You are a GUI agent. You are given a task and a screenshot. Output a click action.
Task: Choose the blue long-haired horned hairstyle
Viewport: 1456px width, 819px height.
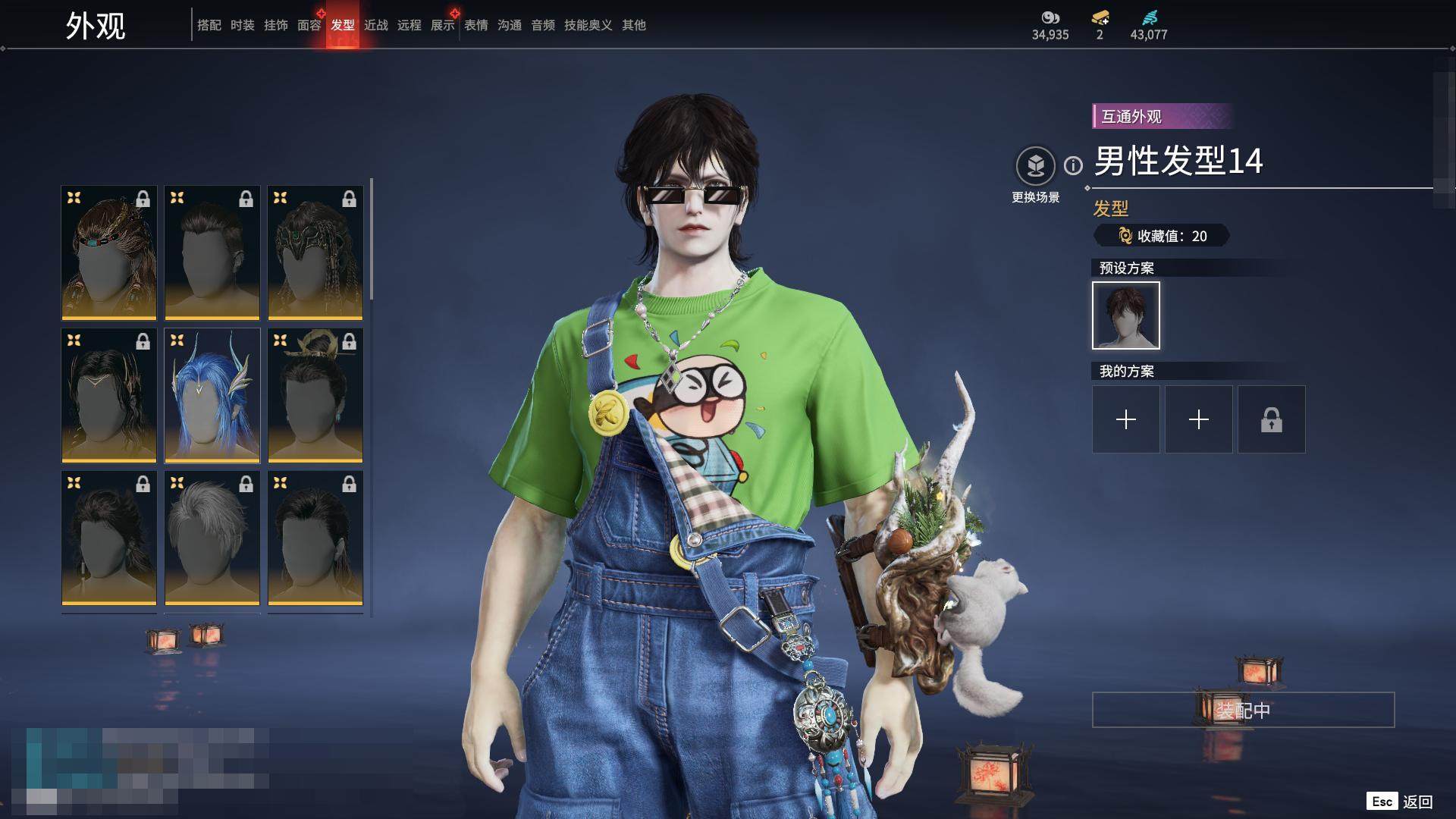tap(212, 395)
